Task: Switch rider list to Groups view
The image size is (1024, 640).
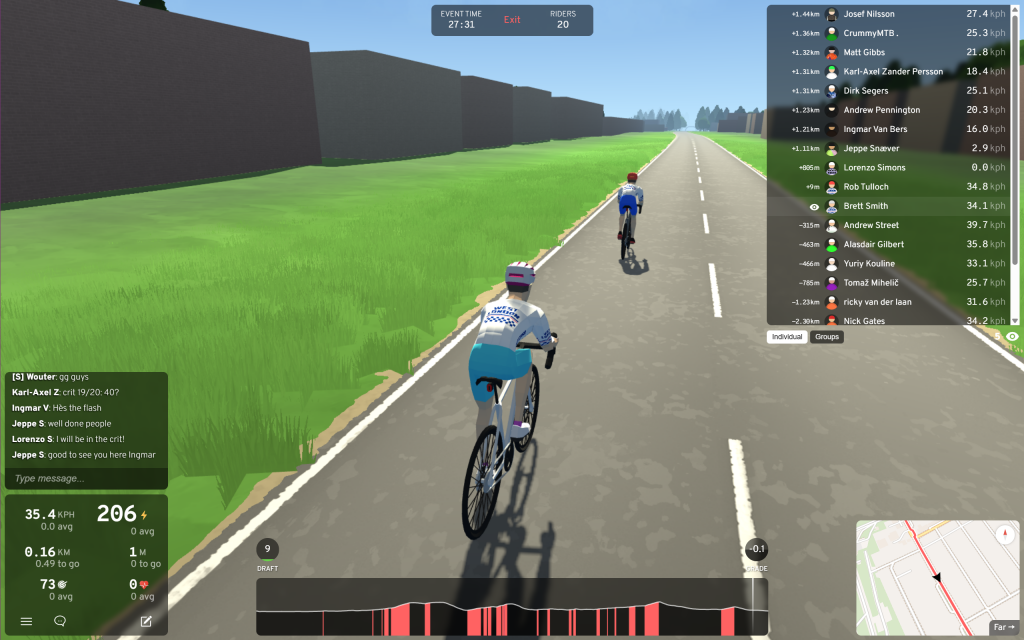Action: click(827, 337)
